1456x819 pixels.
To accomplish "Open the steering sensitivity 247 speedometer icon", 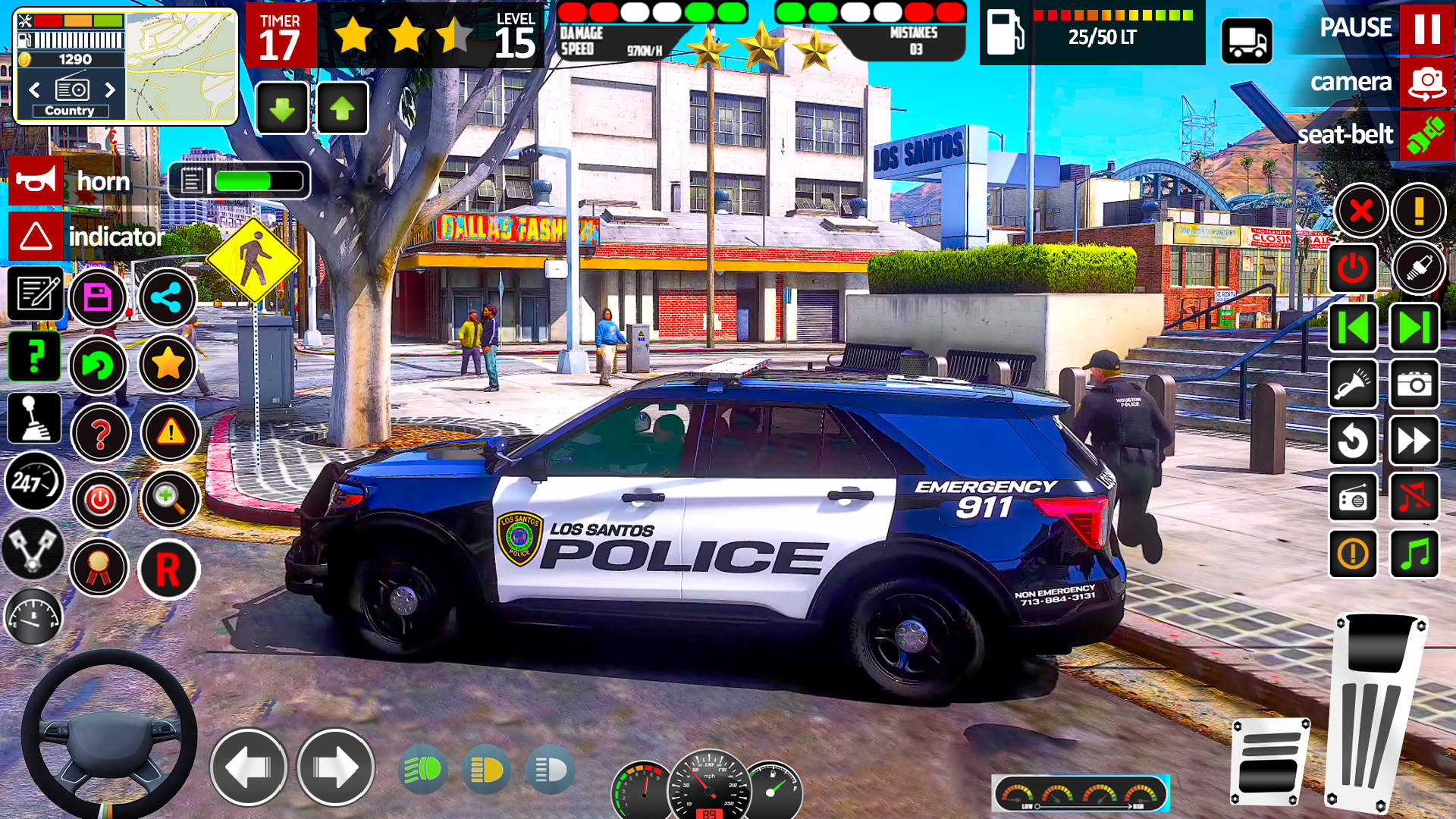I will coord(34,482).
